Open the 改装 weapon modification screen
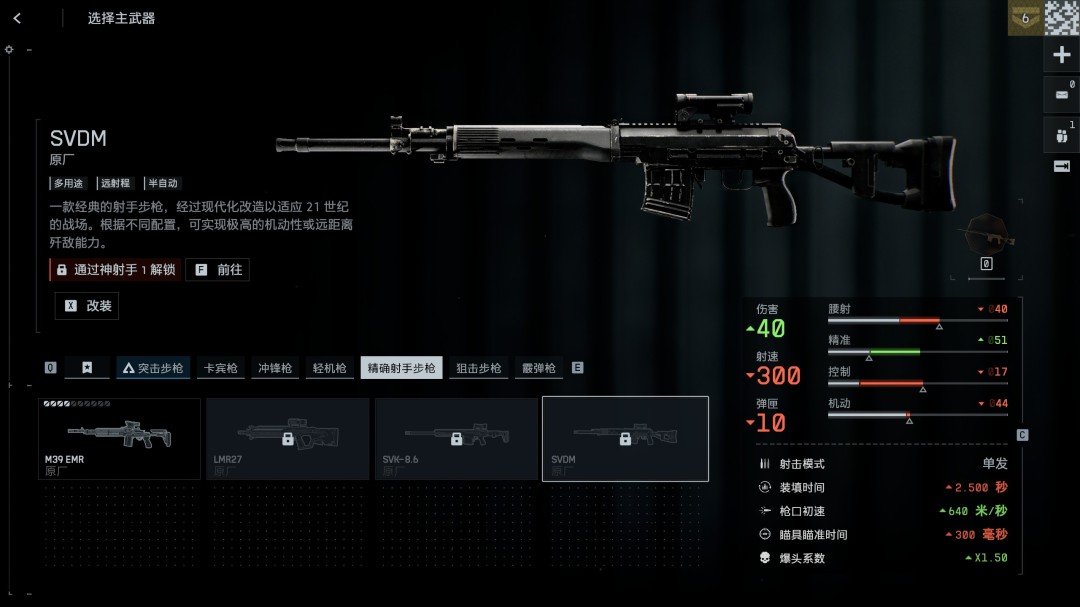This screenshot has height=607, width=1080. pyautogui.click(x=87, y=306)
